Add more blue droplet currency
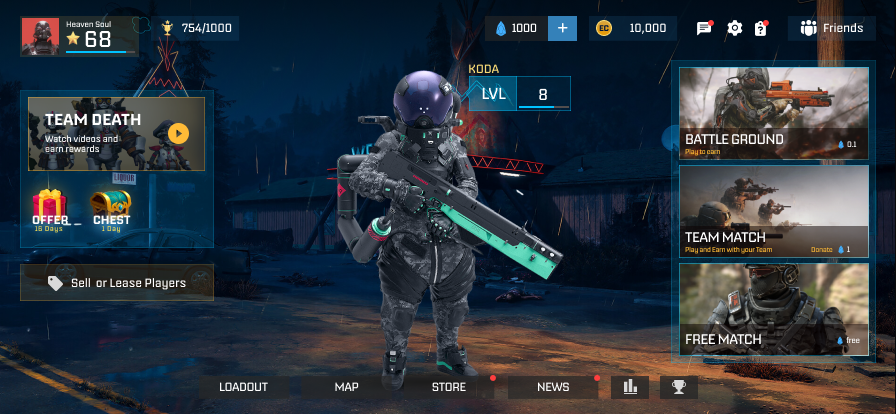Viewport: 896px width, 414px height. (x=562, y=28)
